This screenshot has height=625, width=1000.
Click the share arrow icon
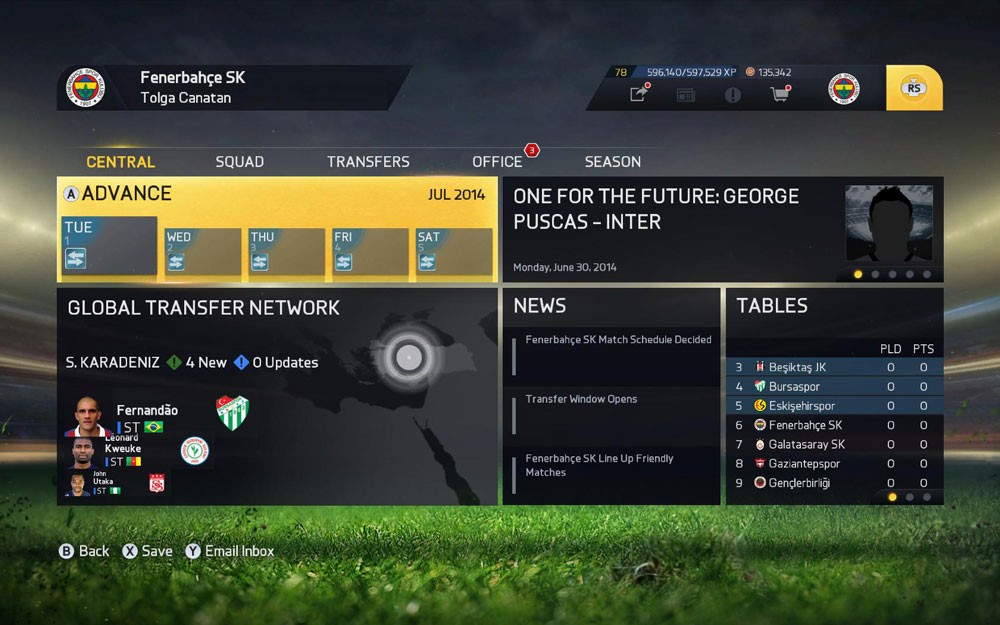[x=638, y=94]
